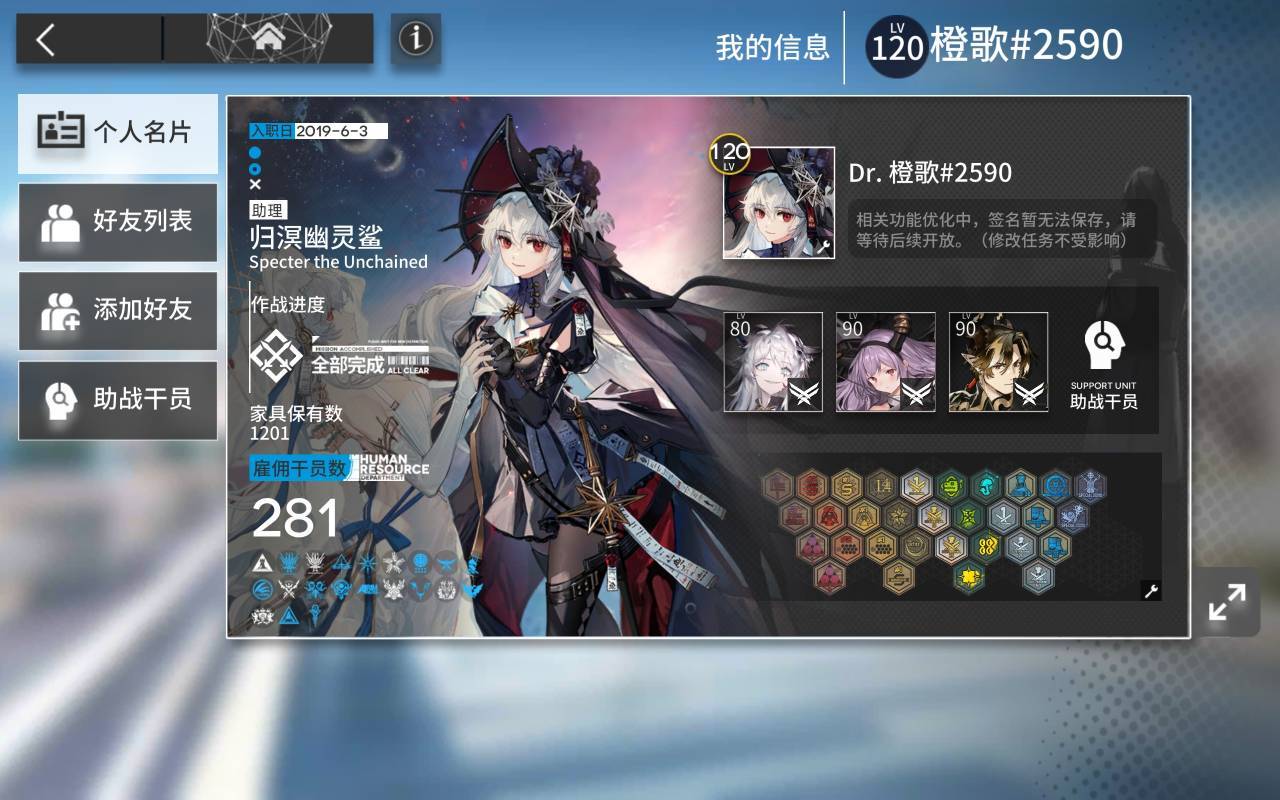Select 个人名片 in the left sidebar

pyautogui.click(x=117, y=133)
